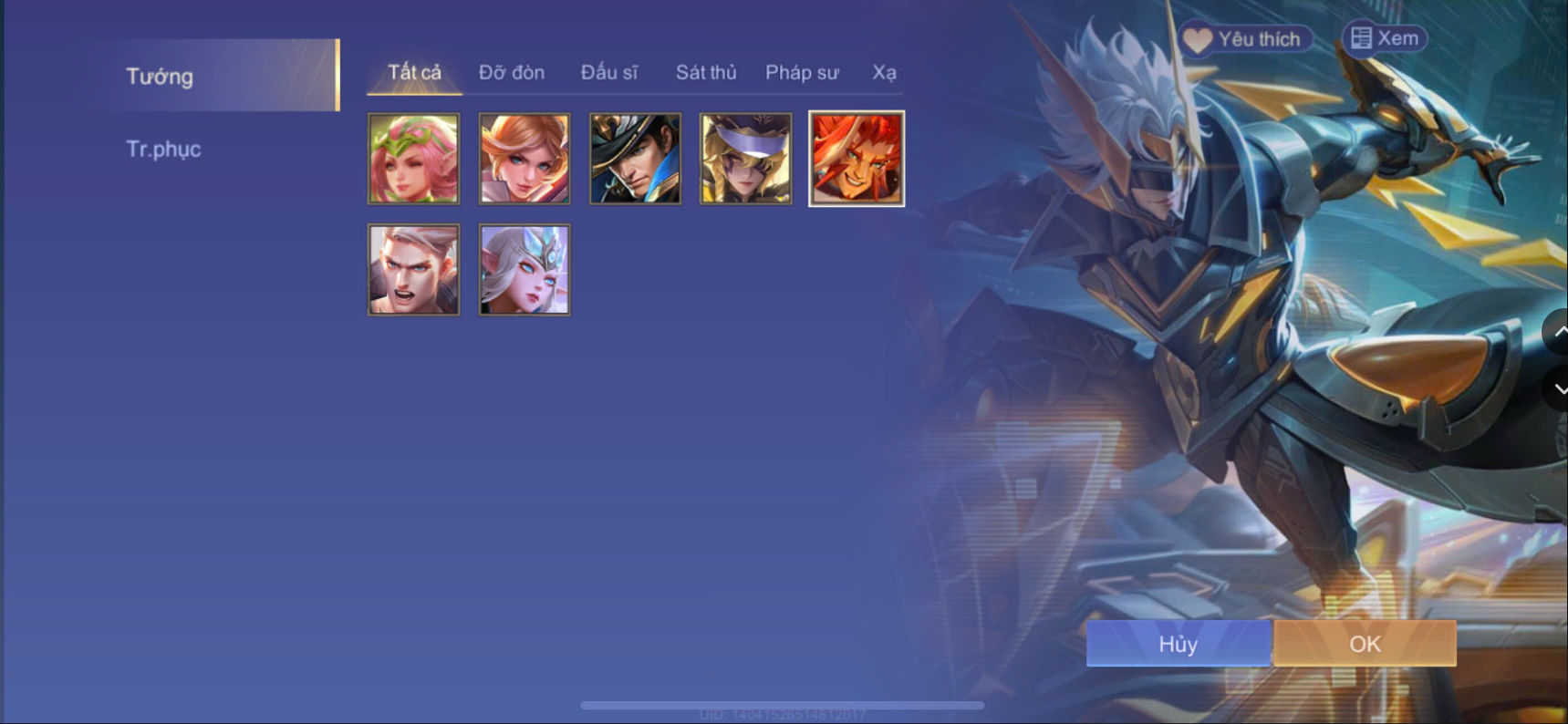Select the silver-crowned elf hero portrait
Viewport: 1568px width, 724px height.
point(524,269)
